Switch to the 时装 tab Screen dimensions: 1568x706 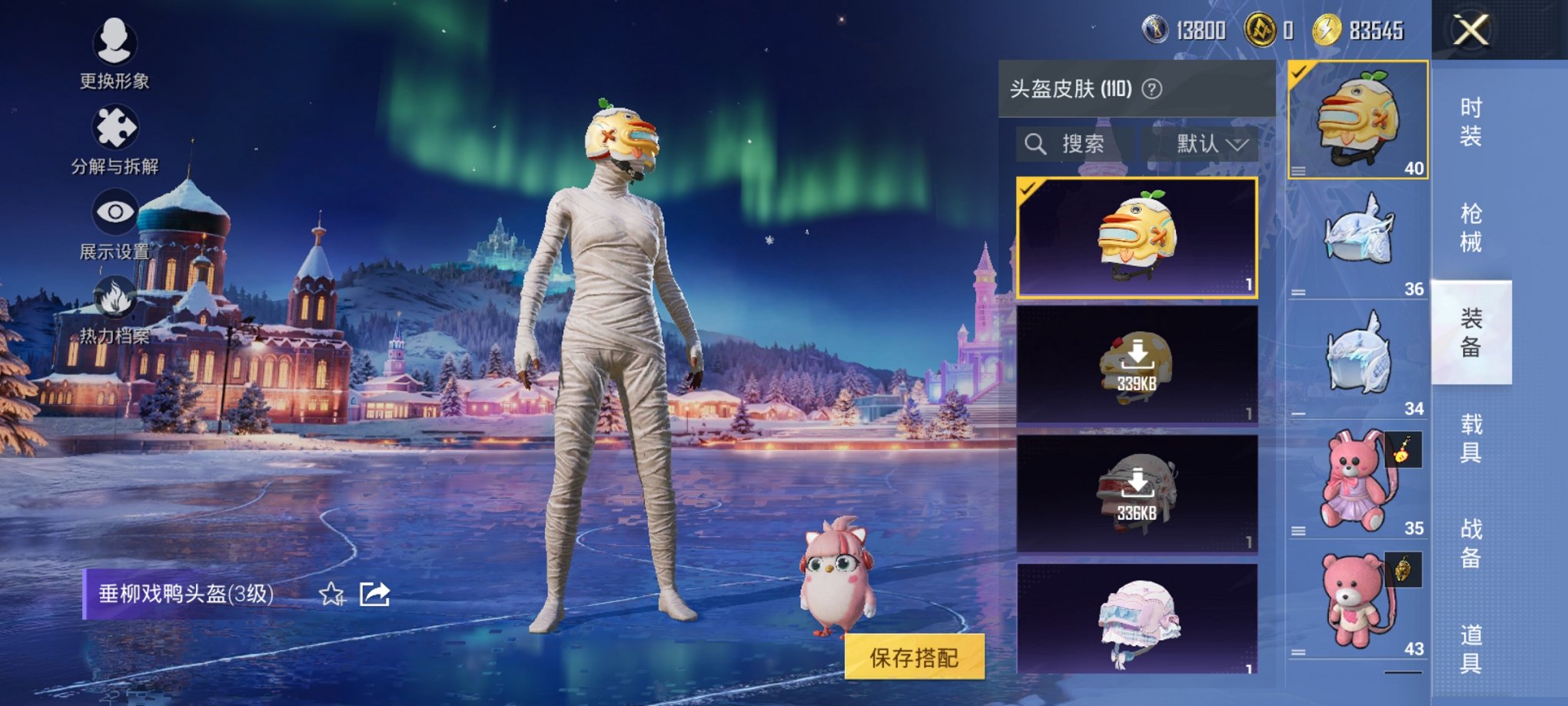click(1470, 122)
